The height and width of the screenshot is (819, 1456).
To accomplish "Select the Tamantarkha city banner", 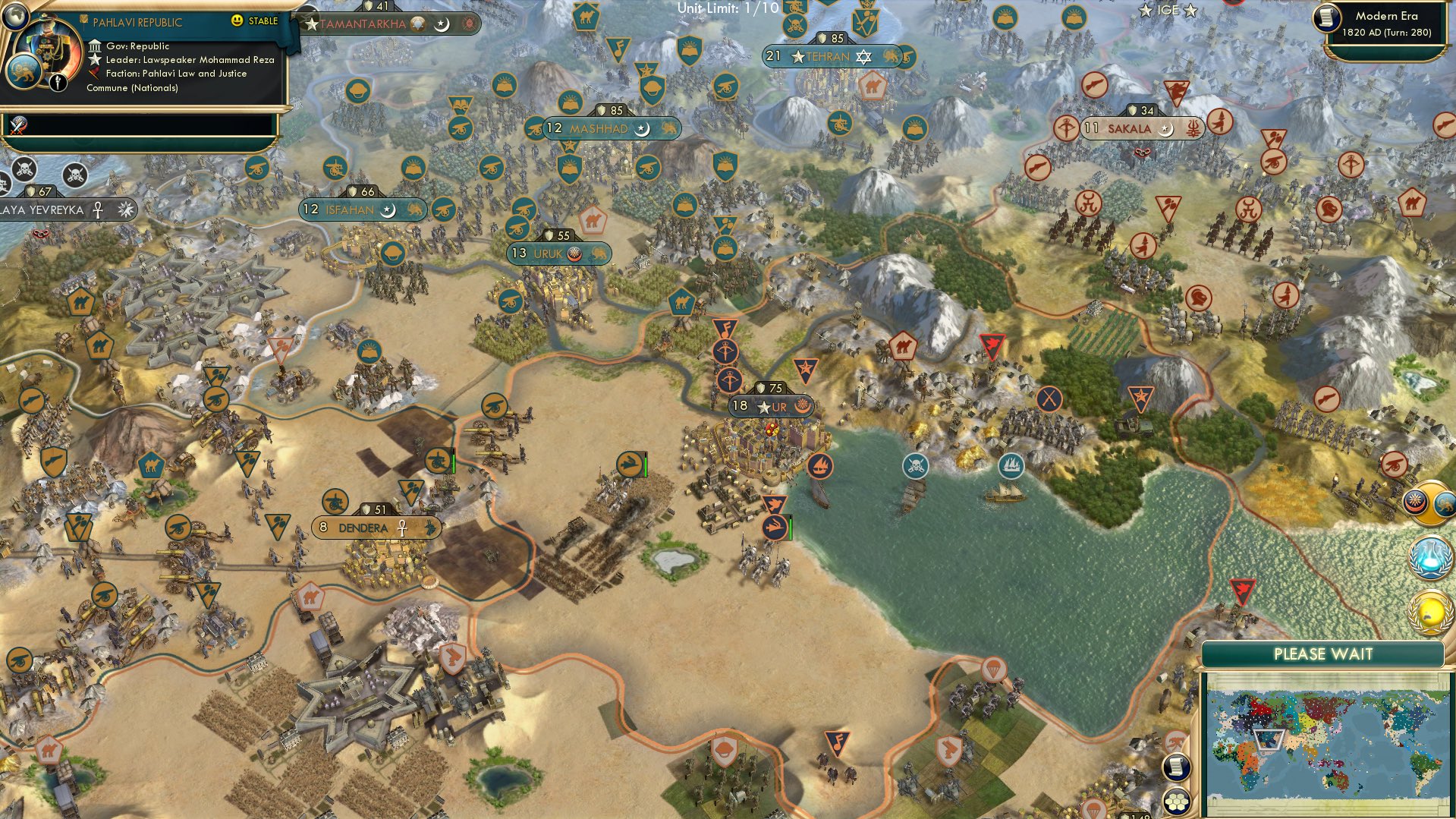I will click(x=364, y=24).
